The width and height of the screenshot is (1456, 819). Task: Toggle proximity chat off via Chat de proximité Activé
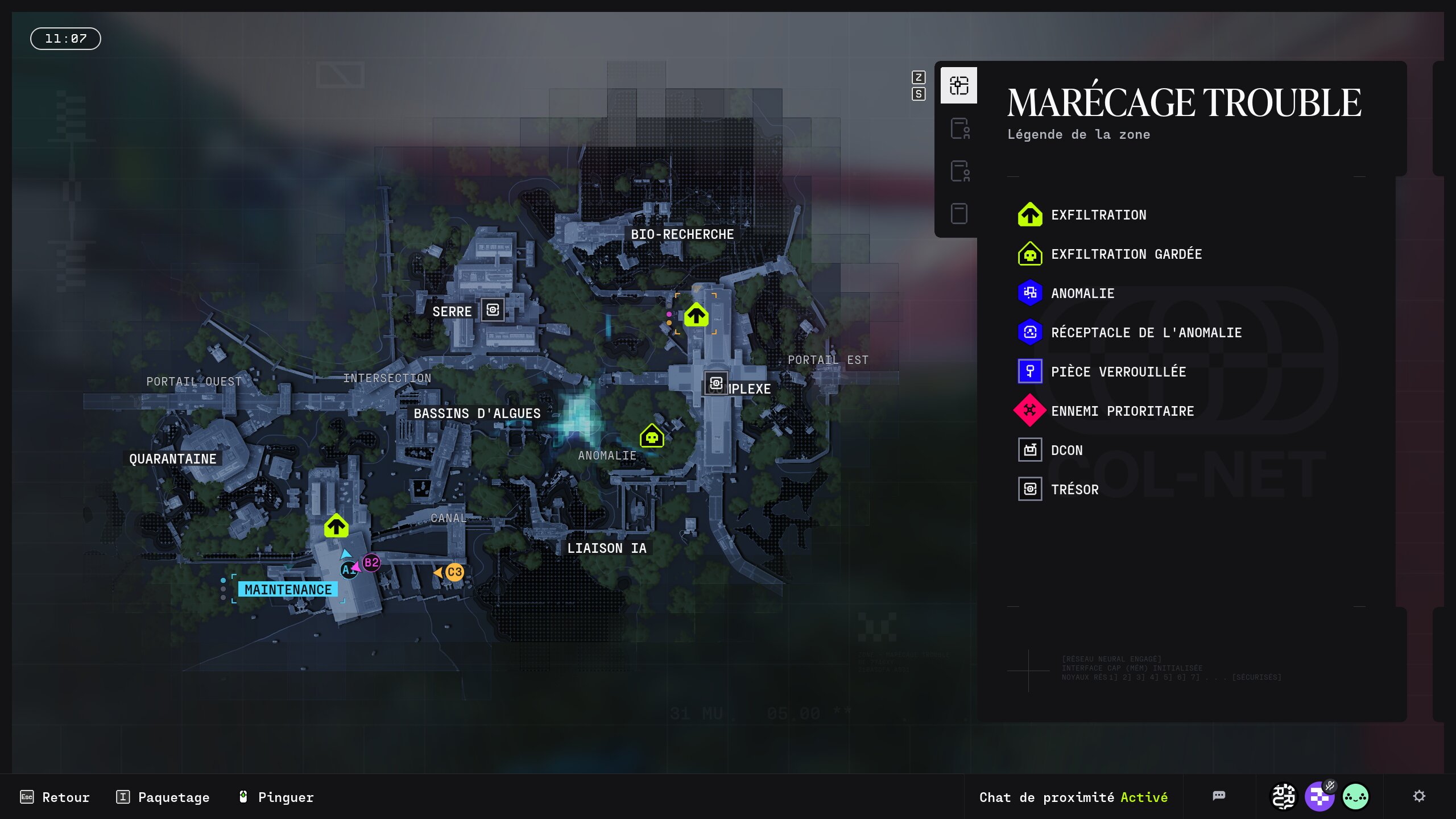pyautogui.click(x=1073, y=797)
